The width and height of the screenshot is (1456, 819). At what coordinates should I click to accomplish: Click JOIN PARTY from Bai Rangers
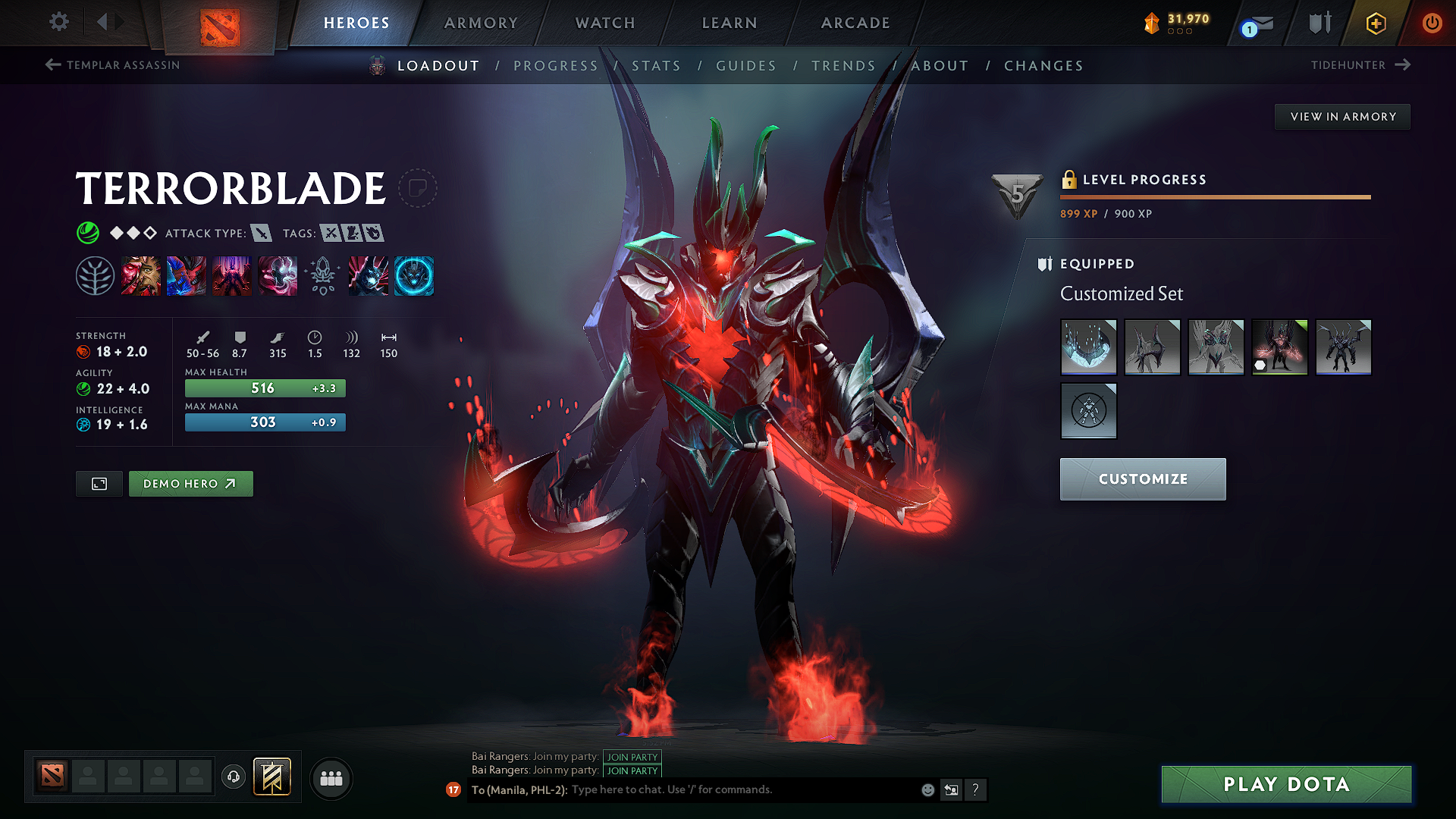coord(632,757)
